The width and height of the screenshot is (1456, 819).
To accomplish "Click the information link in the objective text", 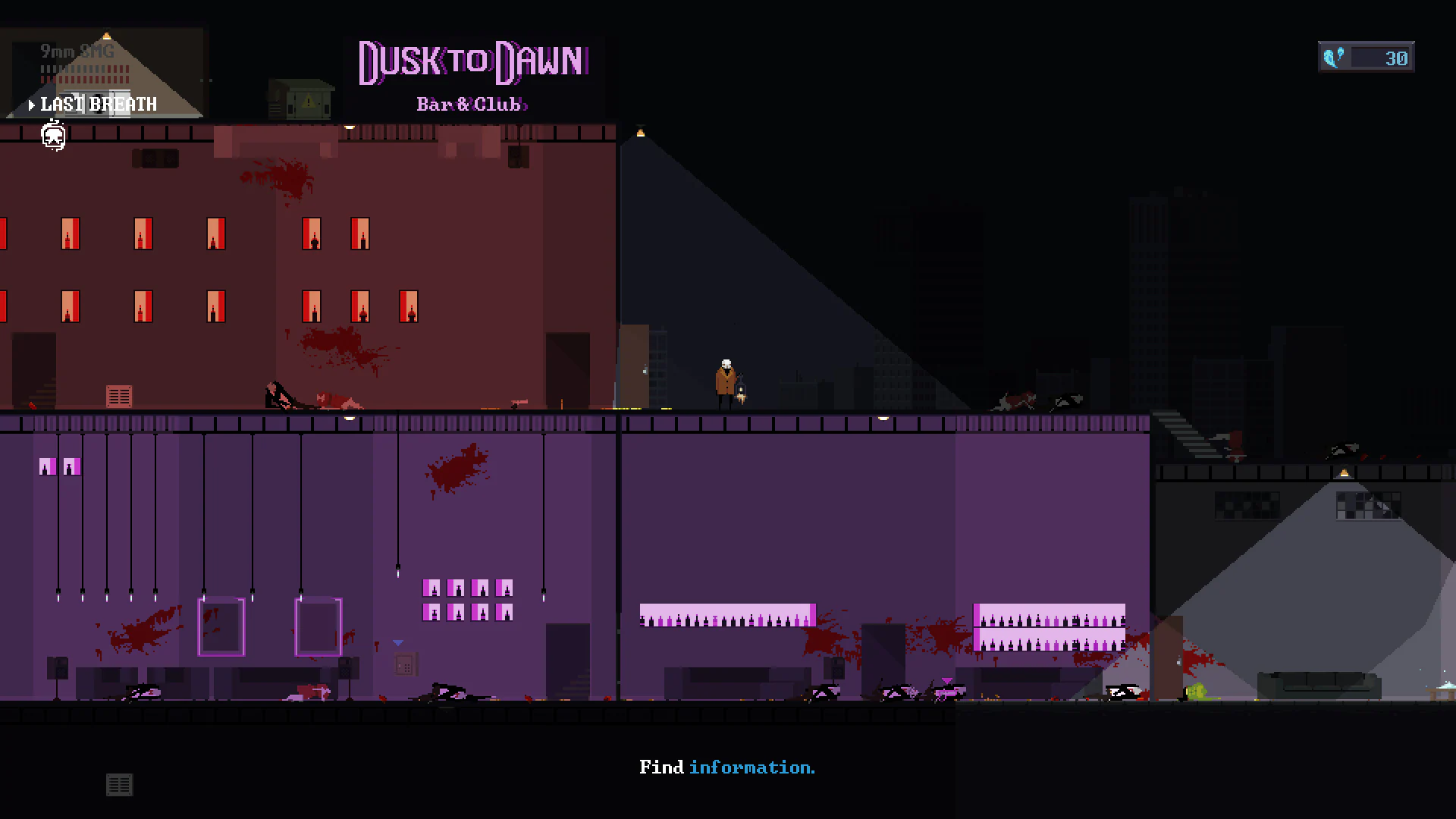I will point(752,767).
